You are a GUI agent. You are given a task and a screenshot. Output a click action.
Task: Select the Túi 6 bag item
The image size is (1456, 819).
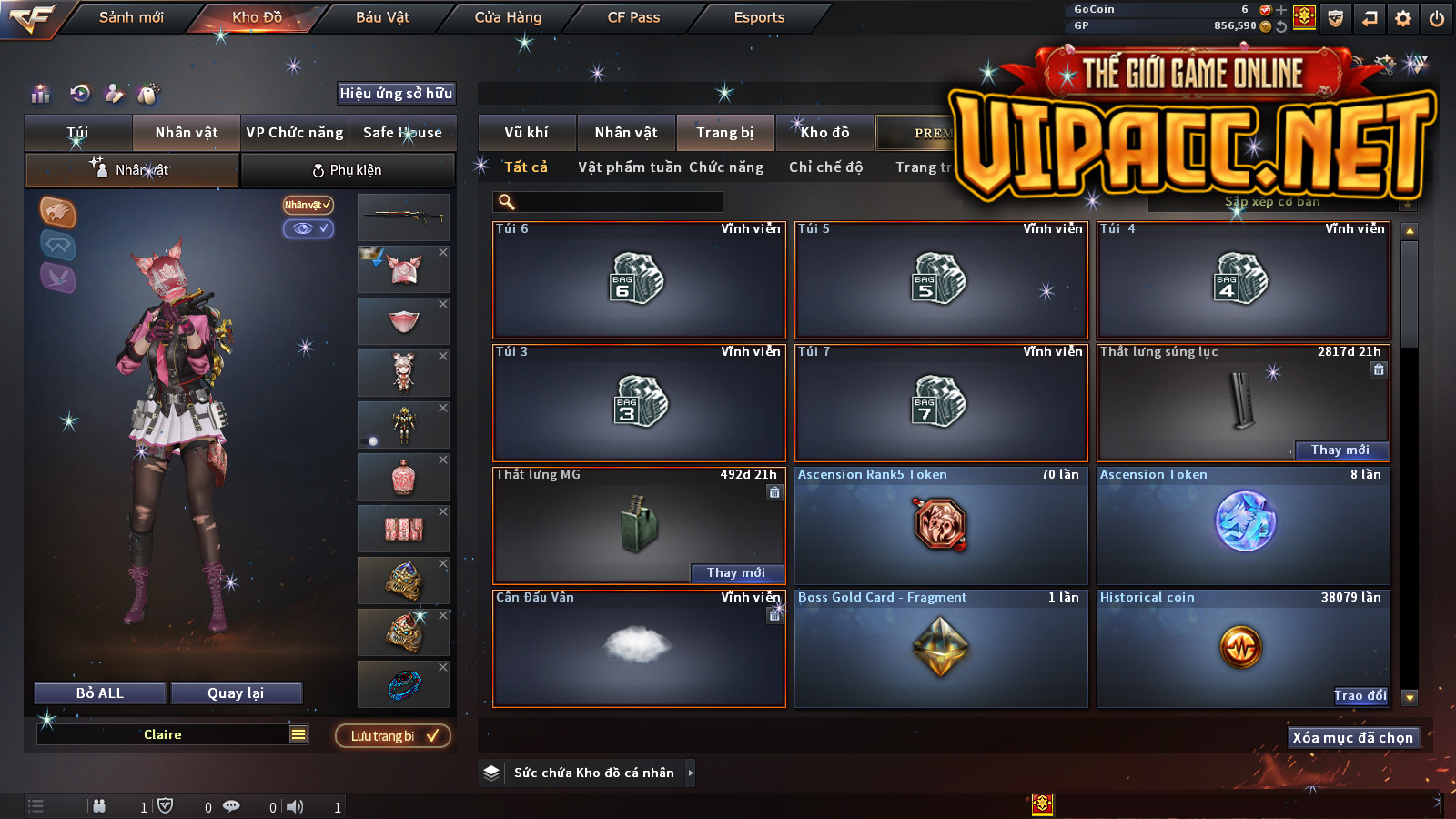639,280
